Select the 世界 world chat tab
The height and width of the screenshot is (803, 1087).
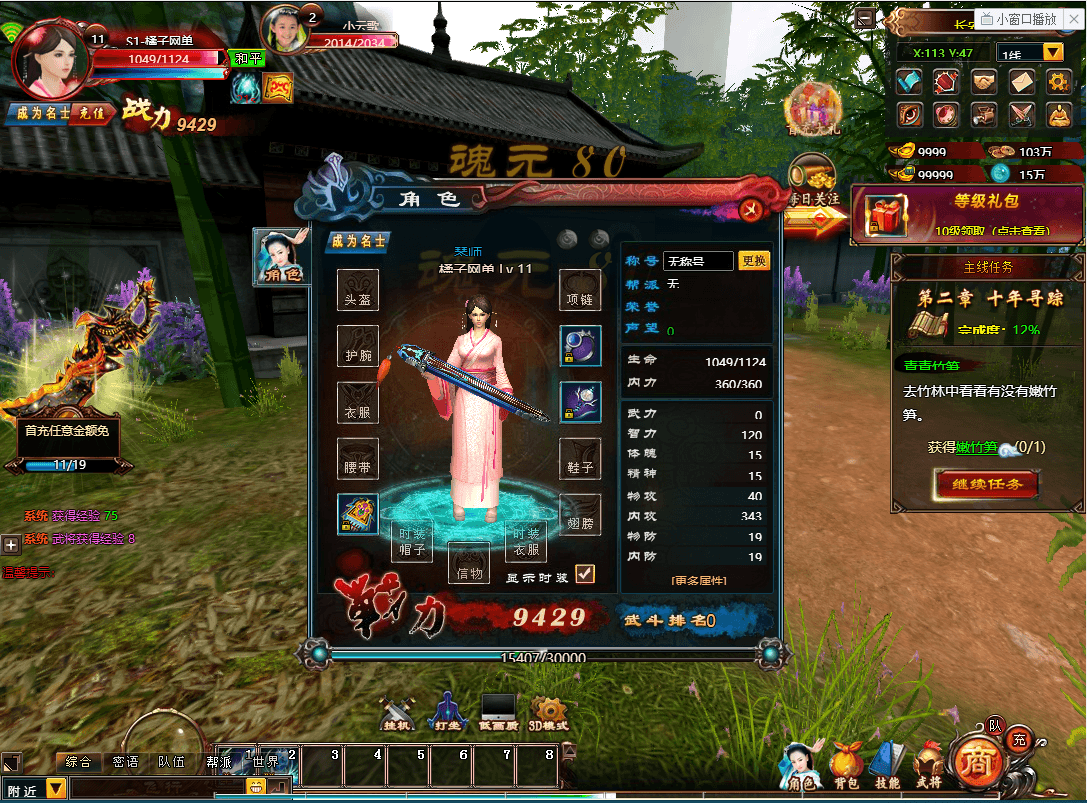point(266,762)
